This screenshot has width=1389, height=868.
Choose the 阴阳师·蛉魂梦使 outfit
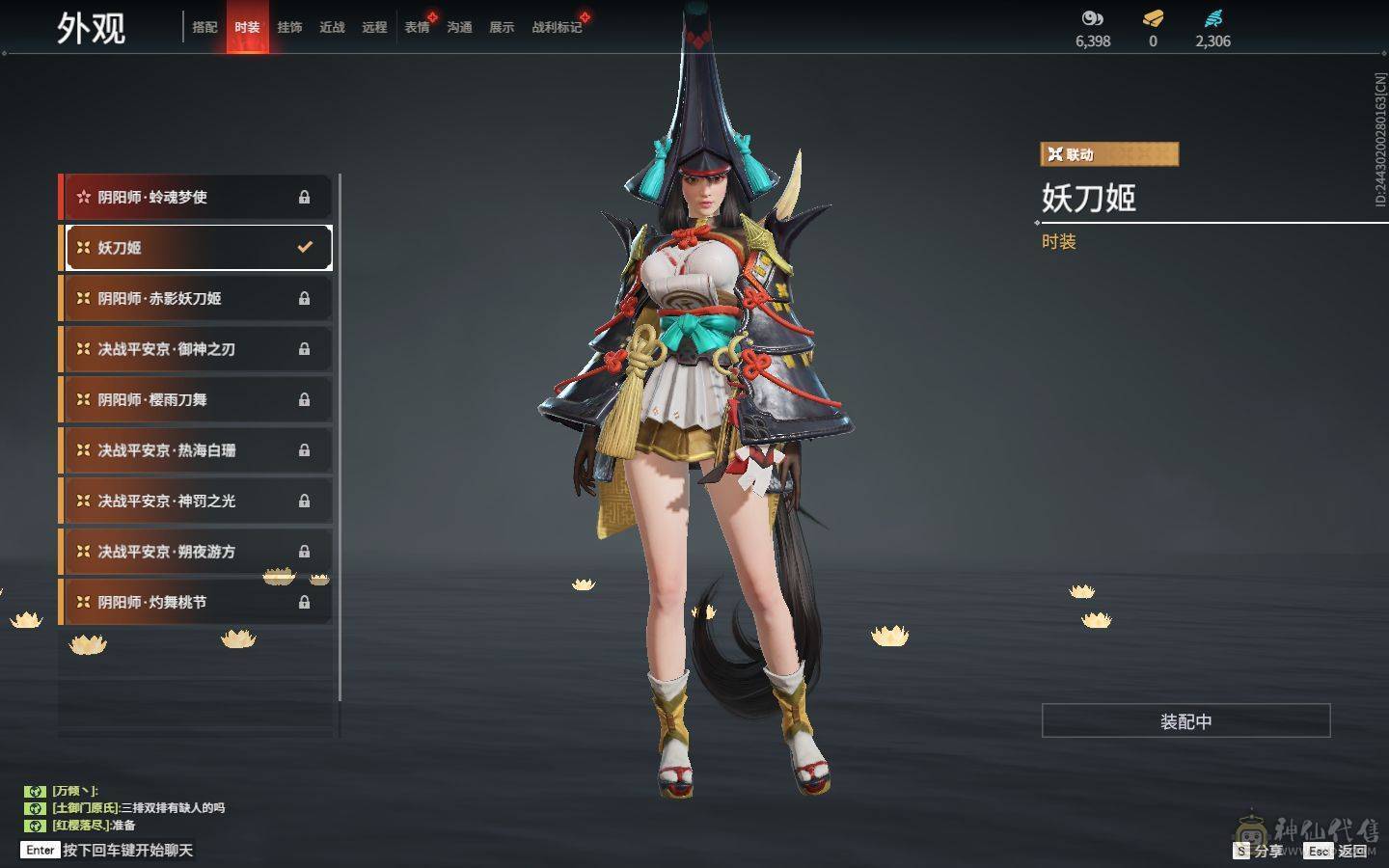(196, 197)
